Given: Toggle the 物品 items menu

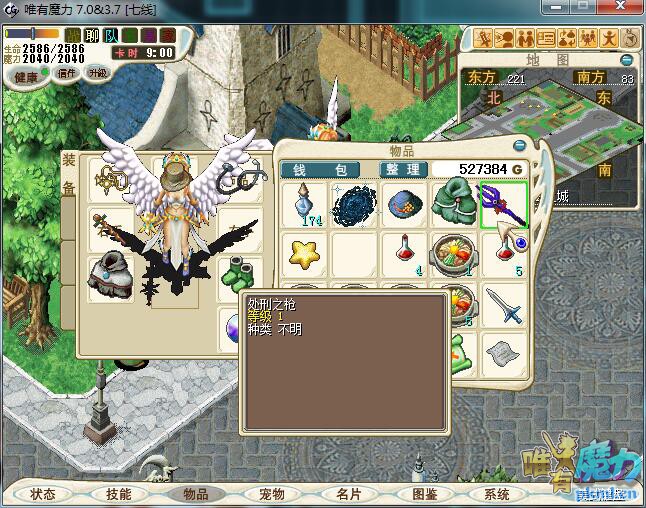Looking at the screenshot, I should (x=195, y=494).
